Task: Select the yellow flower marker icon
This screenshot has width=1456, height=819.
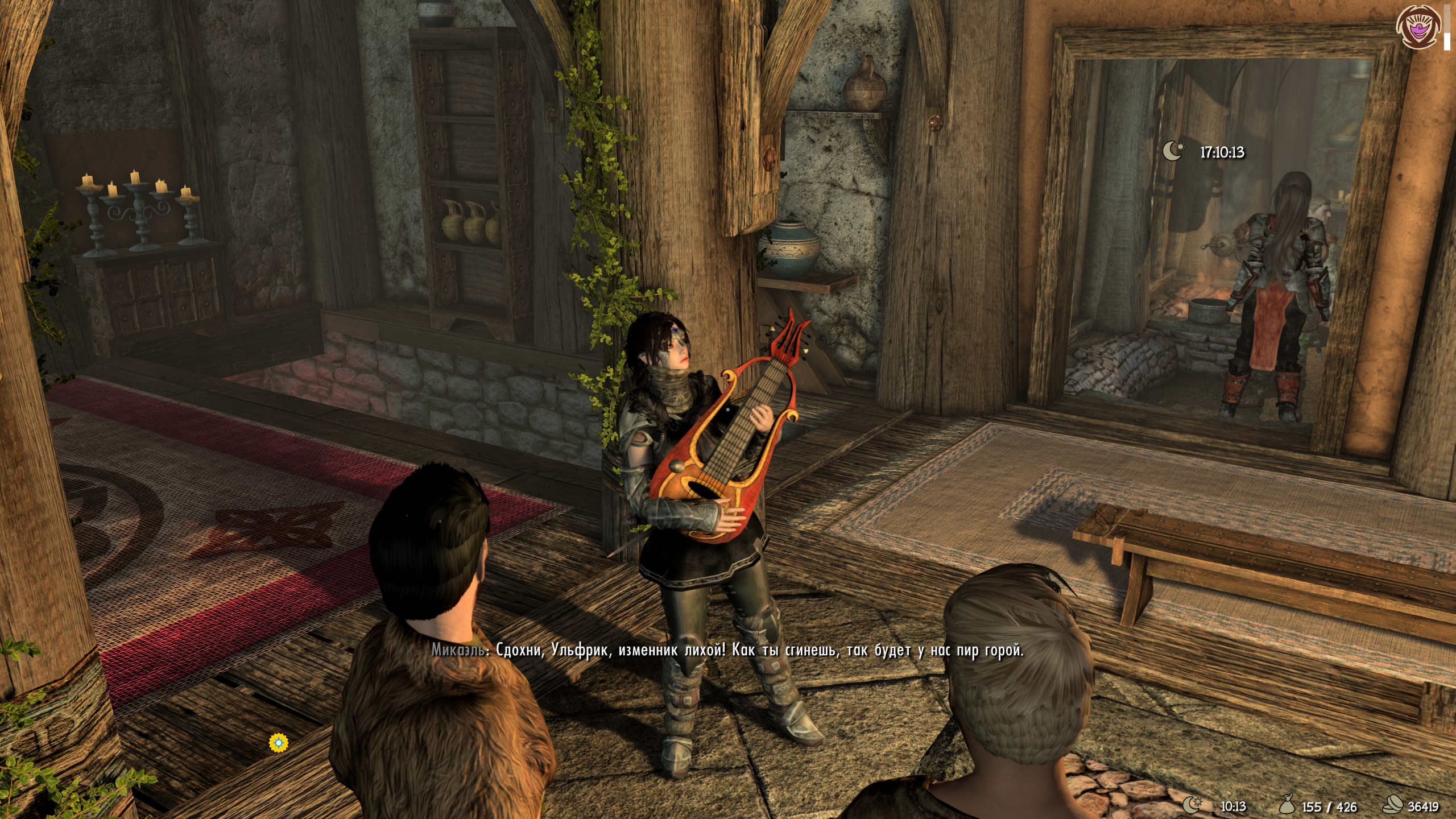Action: click(279, 742)
